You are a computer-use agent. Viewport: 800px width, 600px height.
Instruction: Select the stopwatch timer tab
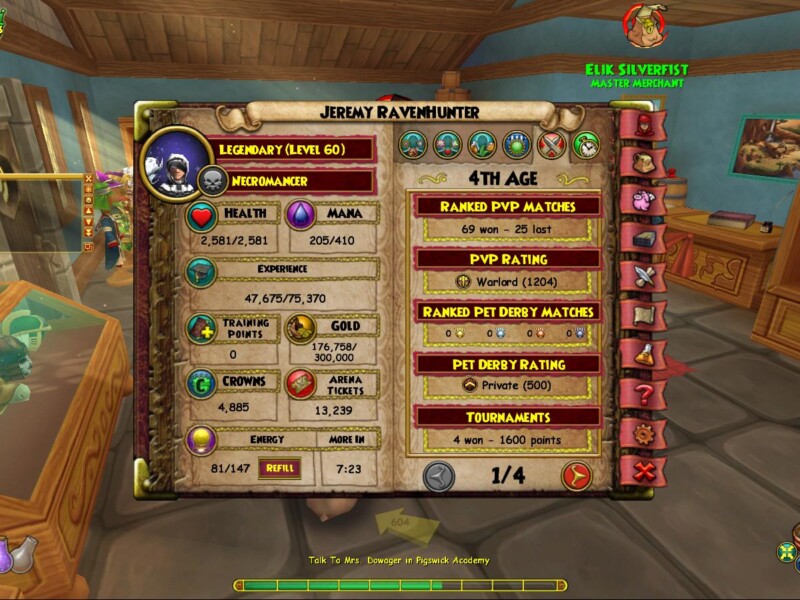pos(586,146)
